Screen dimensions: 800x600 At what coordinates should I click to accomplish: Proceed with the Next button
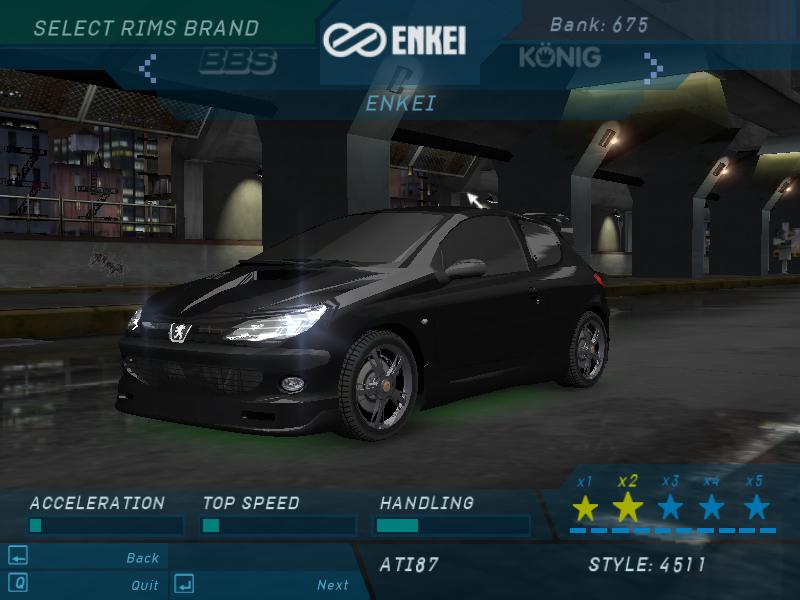click(332, 585)
